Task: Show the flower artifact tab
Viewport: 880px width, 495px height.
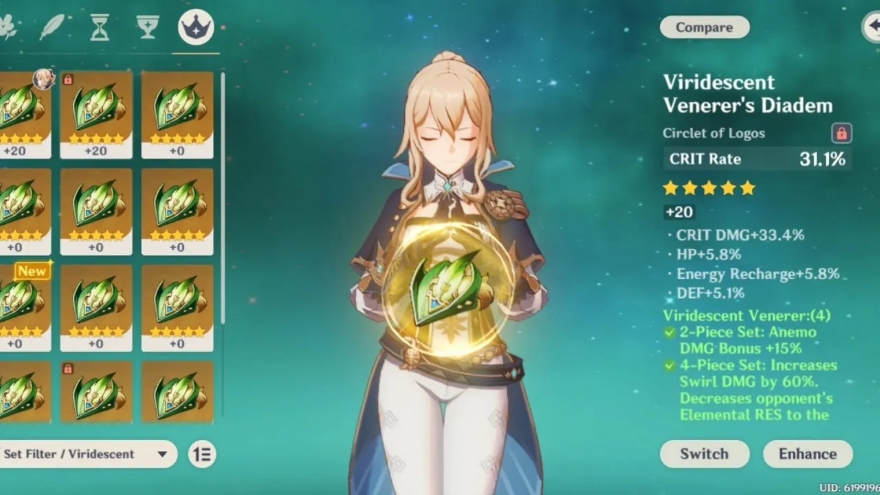Action: click(x=8, y=27)
